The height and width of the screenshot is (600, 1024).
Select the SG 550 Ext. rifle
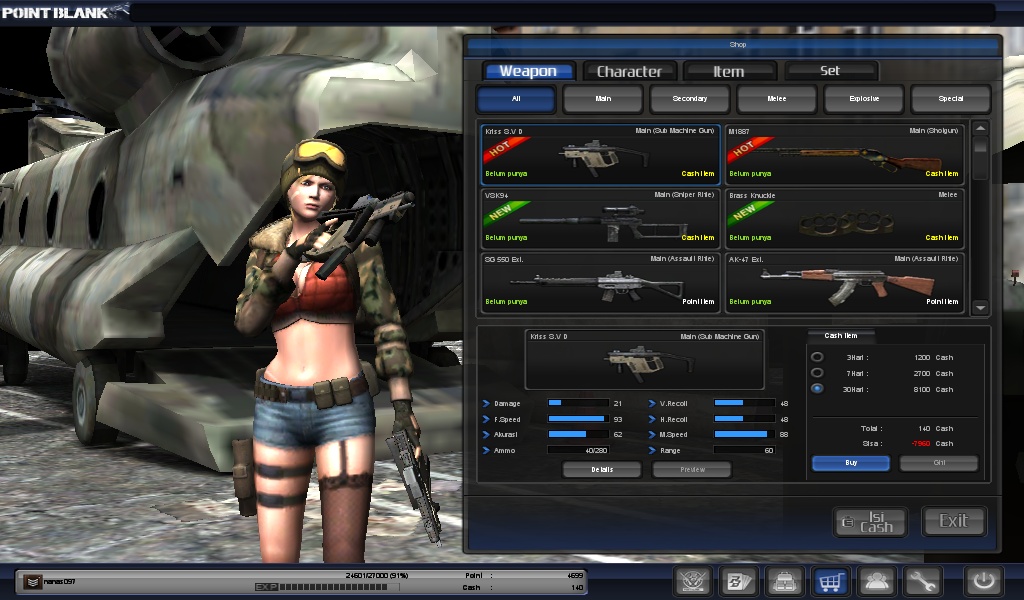pos(600,282)
